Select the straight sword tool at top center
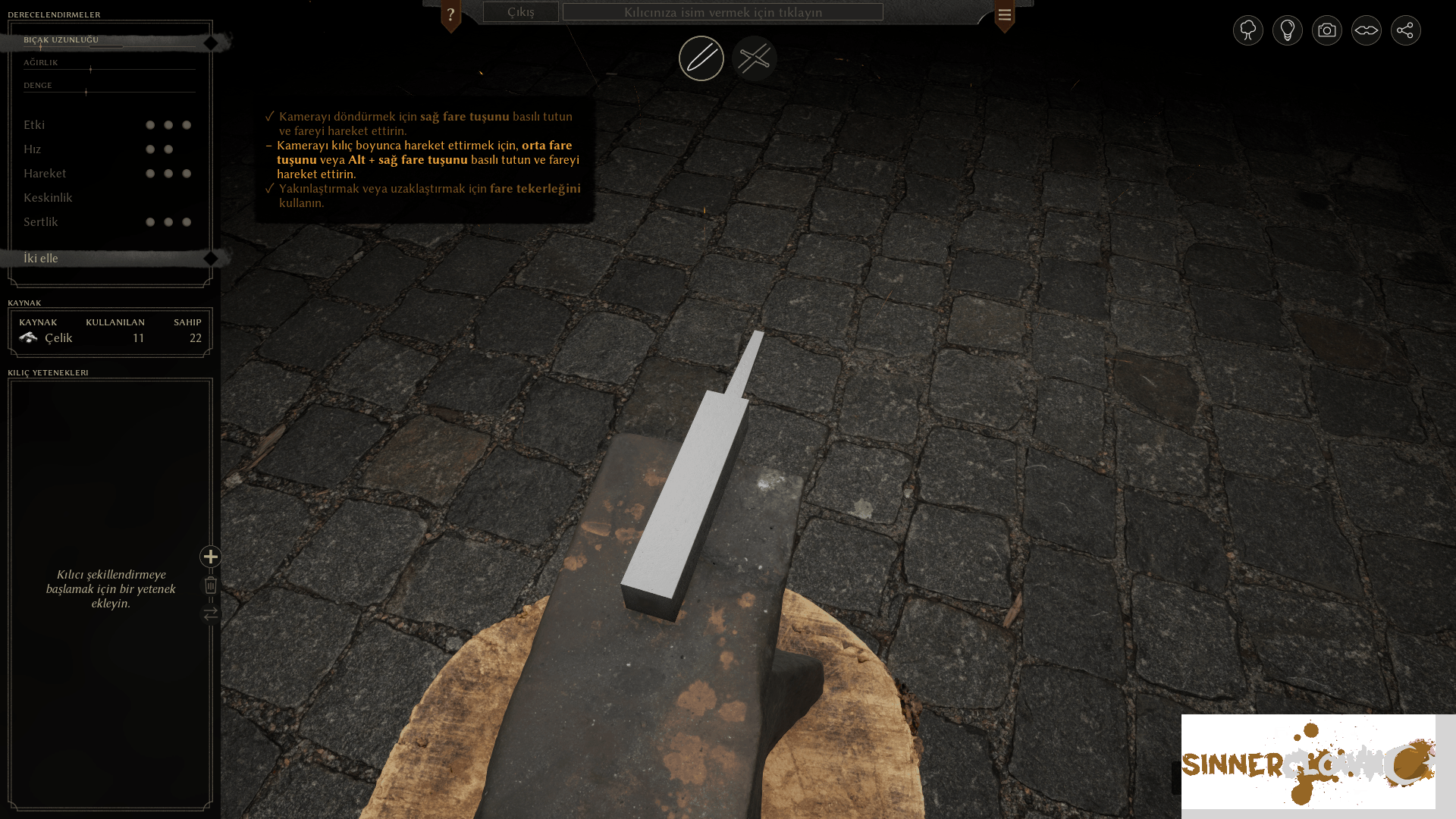Viewport: 1456px width, 819px height. [701, 58]
